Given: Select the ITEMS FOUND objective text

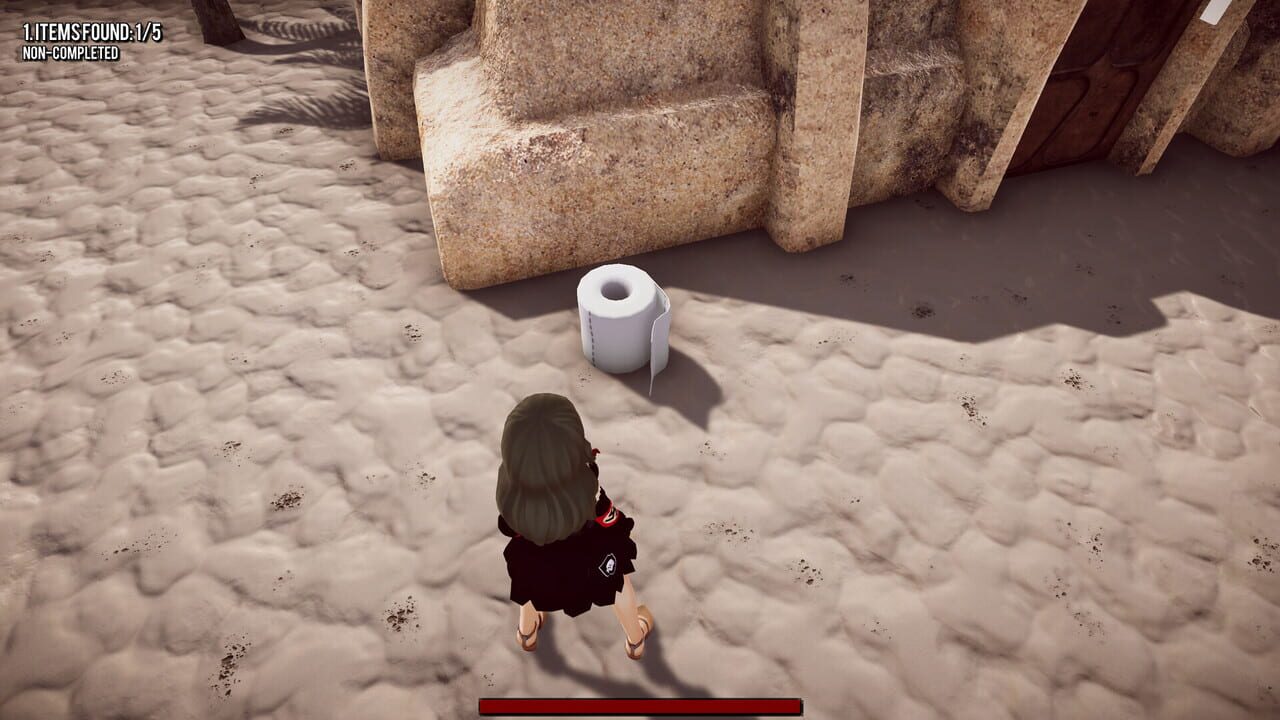Looking at the screenshot, I should click(x=78, y=30).
